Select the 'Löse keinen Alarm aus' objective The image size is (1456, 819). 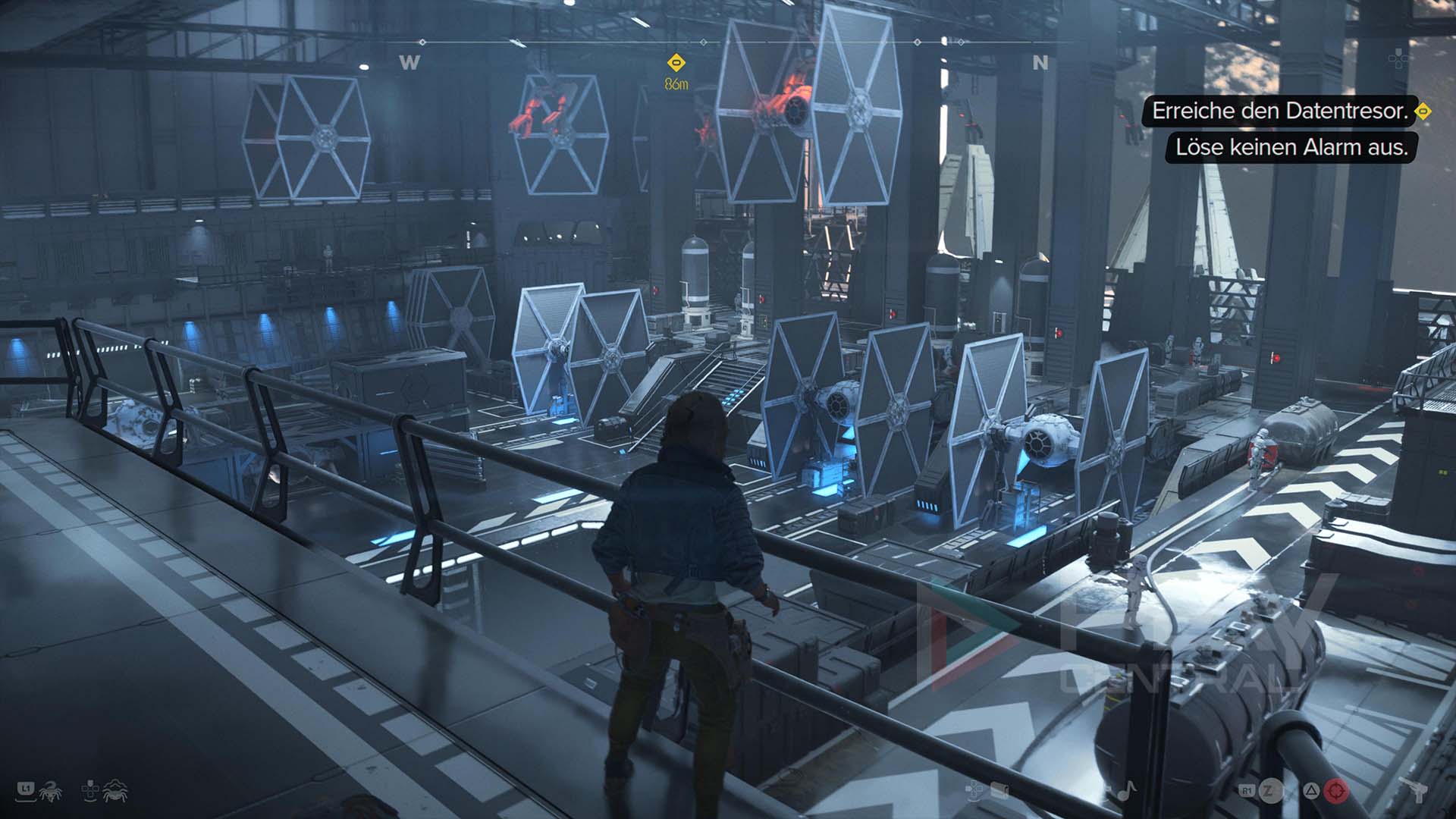[1291, 147]
